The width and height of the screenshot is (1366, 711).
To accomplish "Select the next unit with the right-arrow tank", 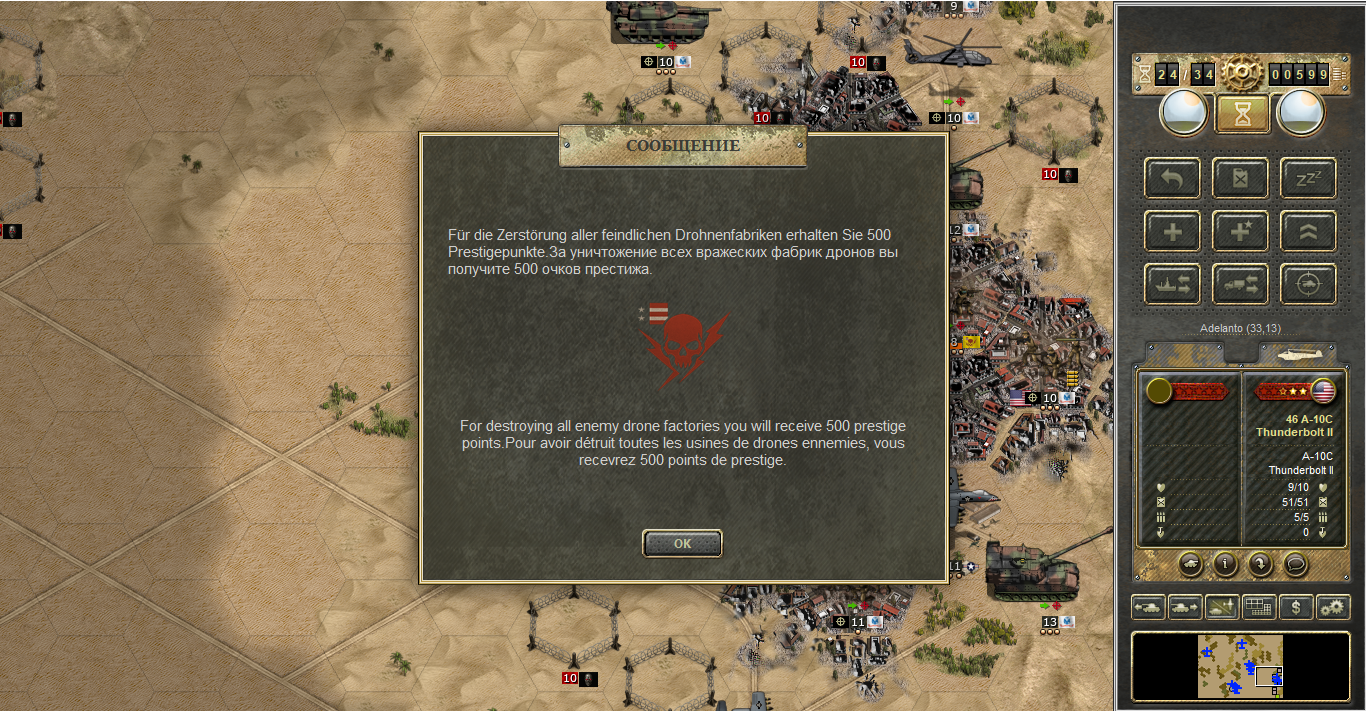I will pyautogui.click(x=1185, y=607).
